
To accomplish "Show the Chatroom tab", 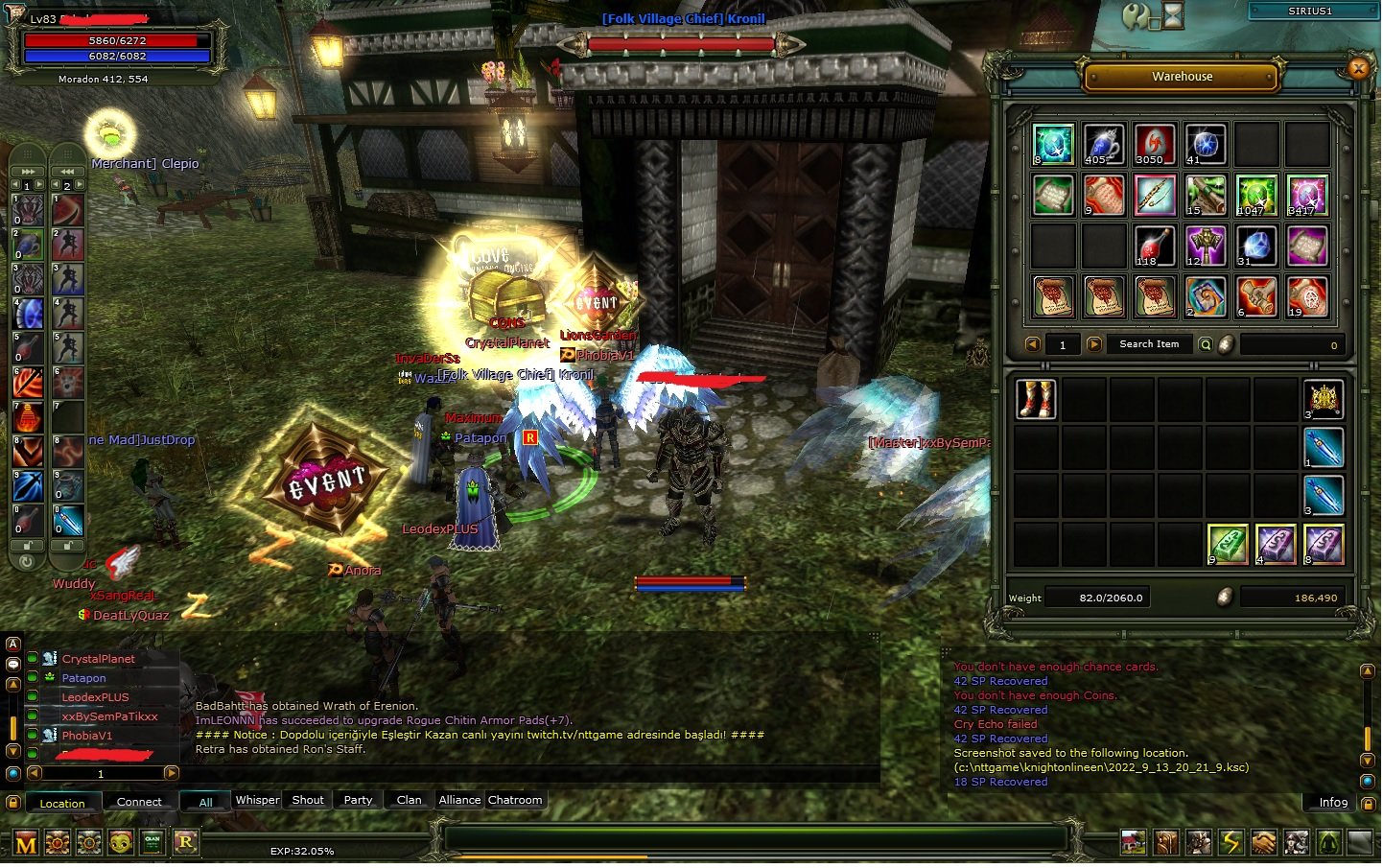I will click(515, 801).
